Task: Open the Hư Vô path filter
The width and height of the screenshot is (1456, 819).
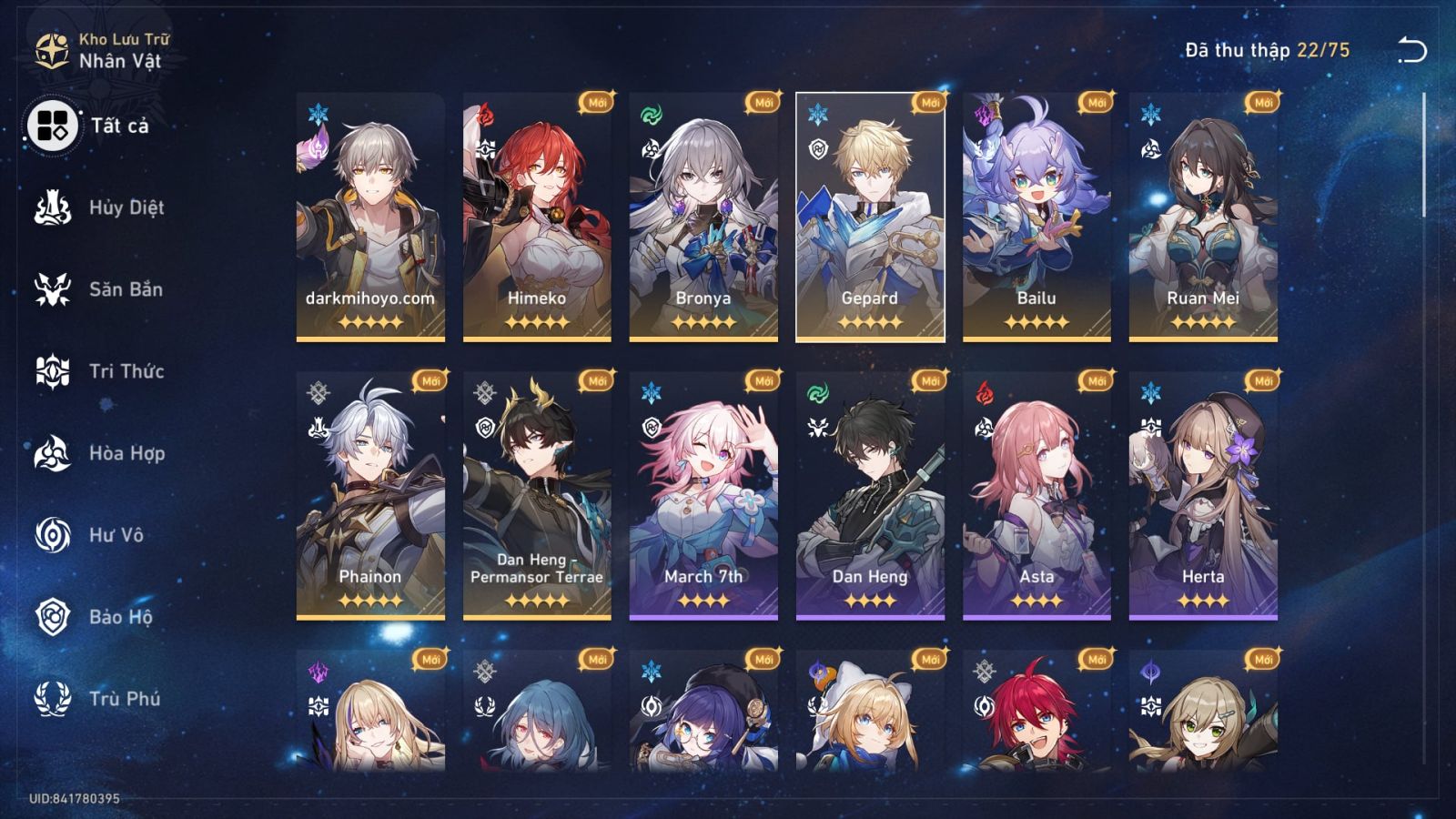Action: coord(52,536)
